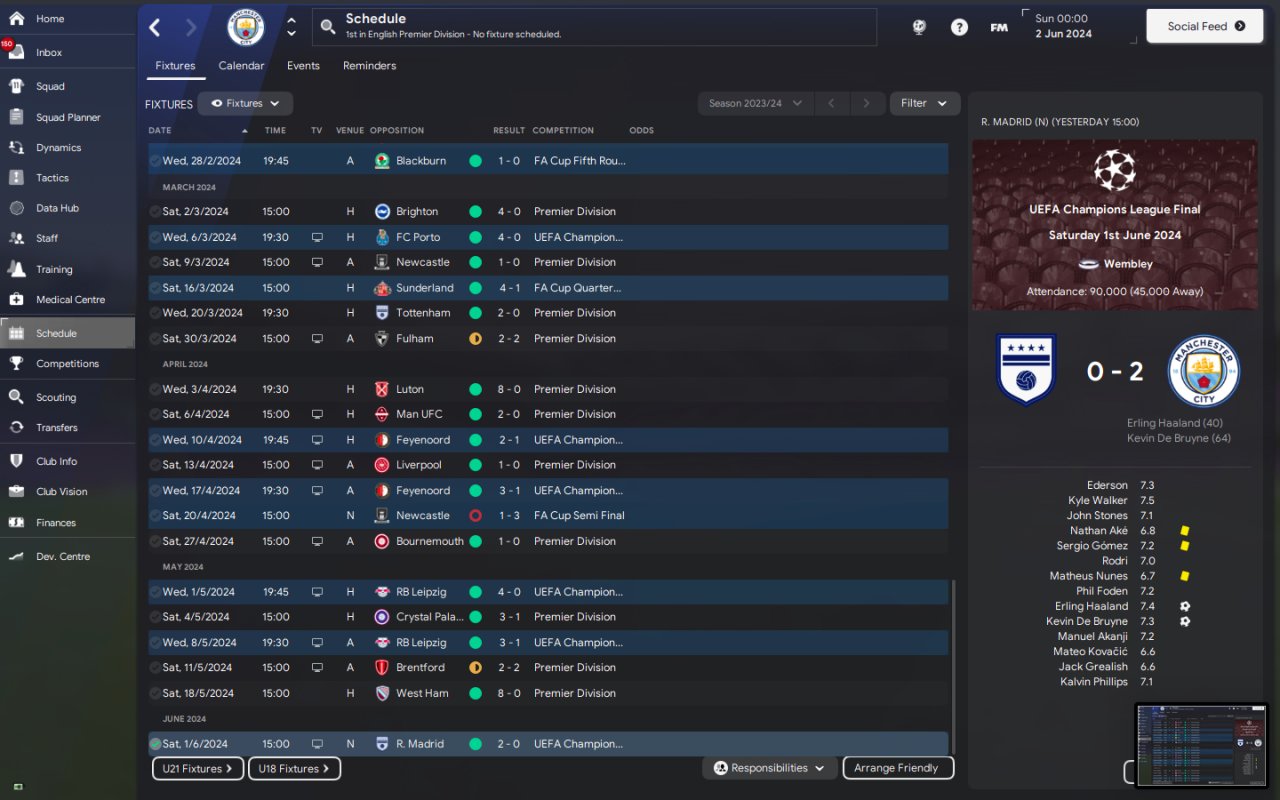Switch to the Events tab
Viewport: 1280px width, 800px height.
[303, 66]
